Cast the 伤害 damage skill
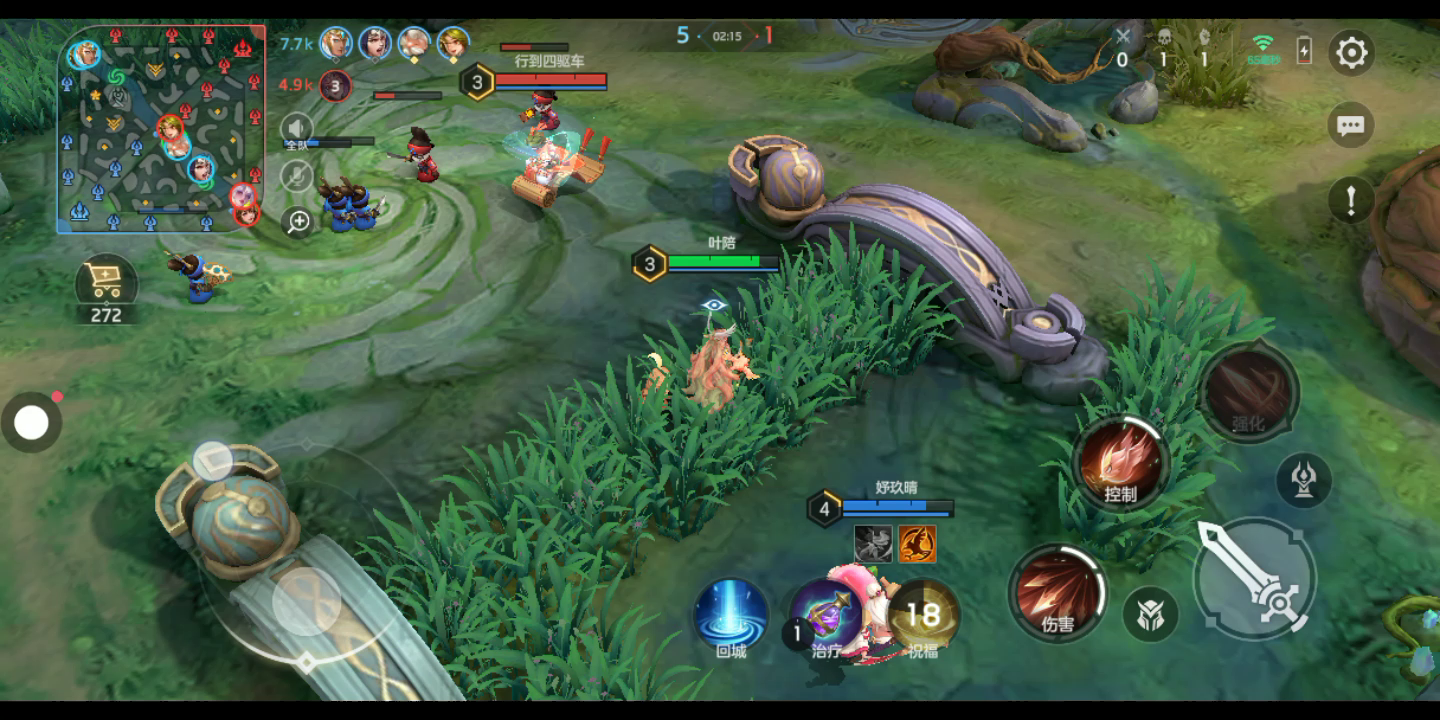Image resolution: width=1440 pixels, height=720 pixels. pos(1057,592)
